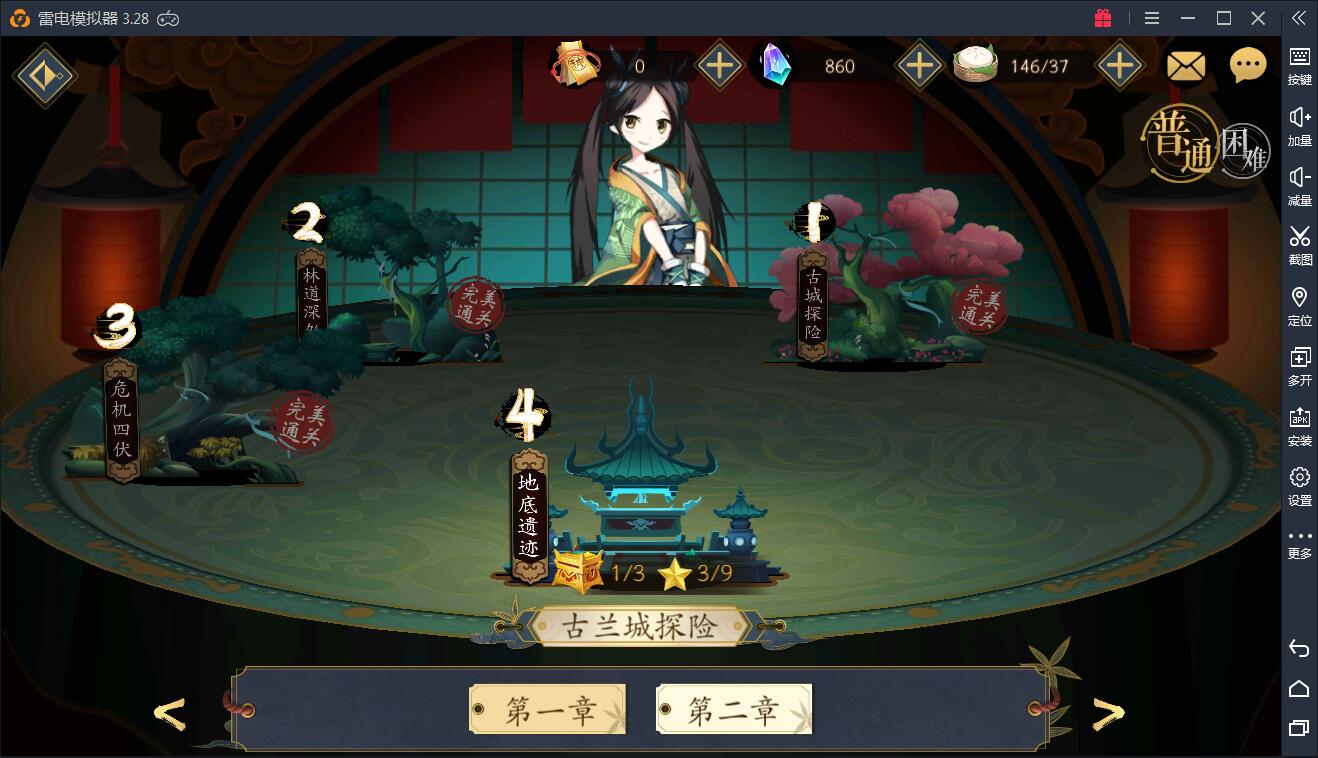Viewport: 1318px width, 758px height.
Task: Open the emulator hamburger menu
Action: (x=1151, y=17)
